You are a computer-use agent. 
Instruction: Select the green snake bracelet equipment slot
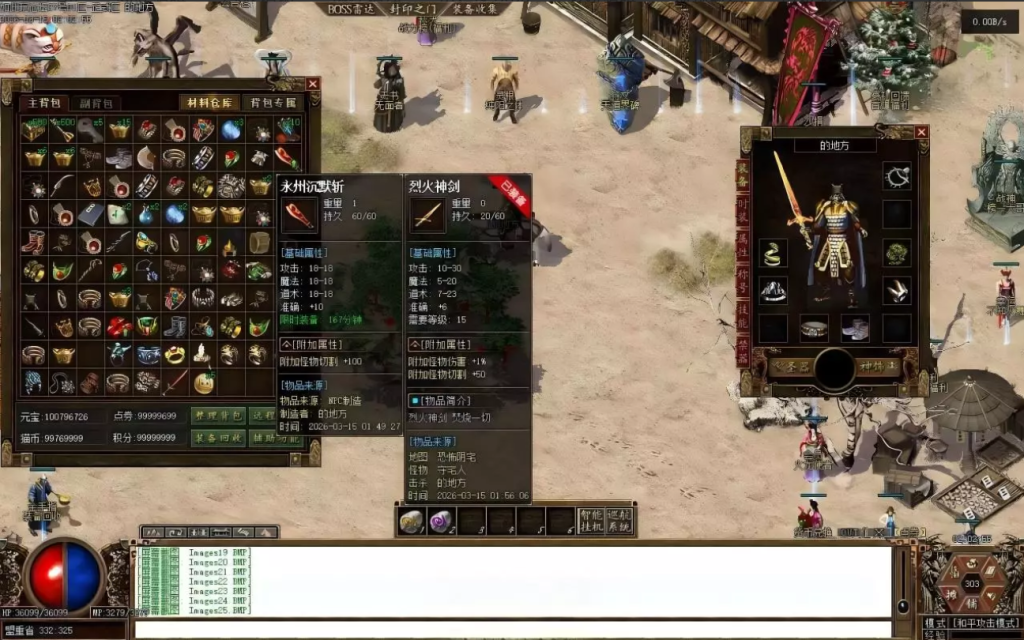[x=772, y=254]
